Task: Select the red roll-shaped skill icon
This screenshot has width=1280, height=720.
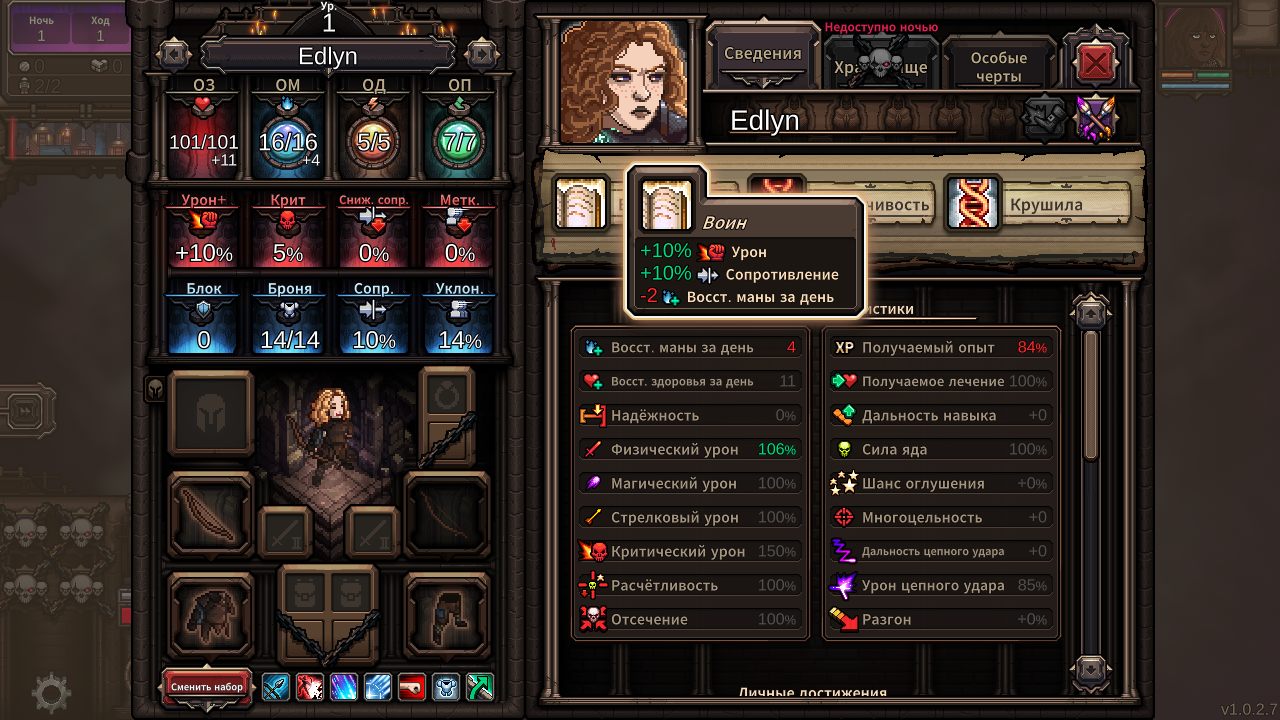Action: tap(412, 687)
